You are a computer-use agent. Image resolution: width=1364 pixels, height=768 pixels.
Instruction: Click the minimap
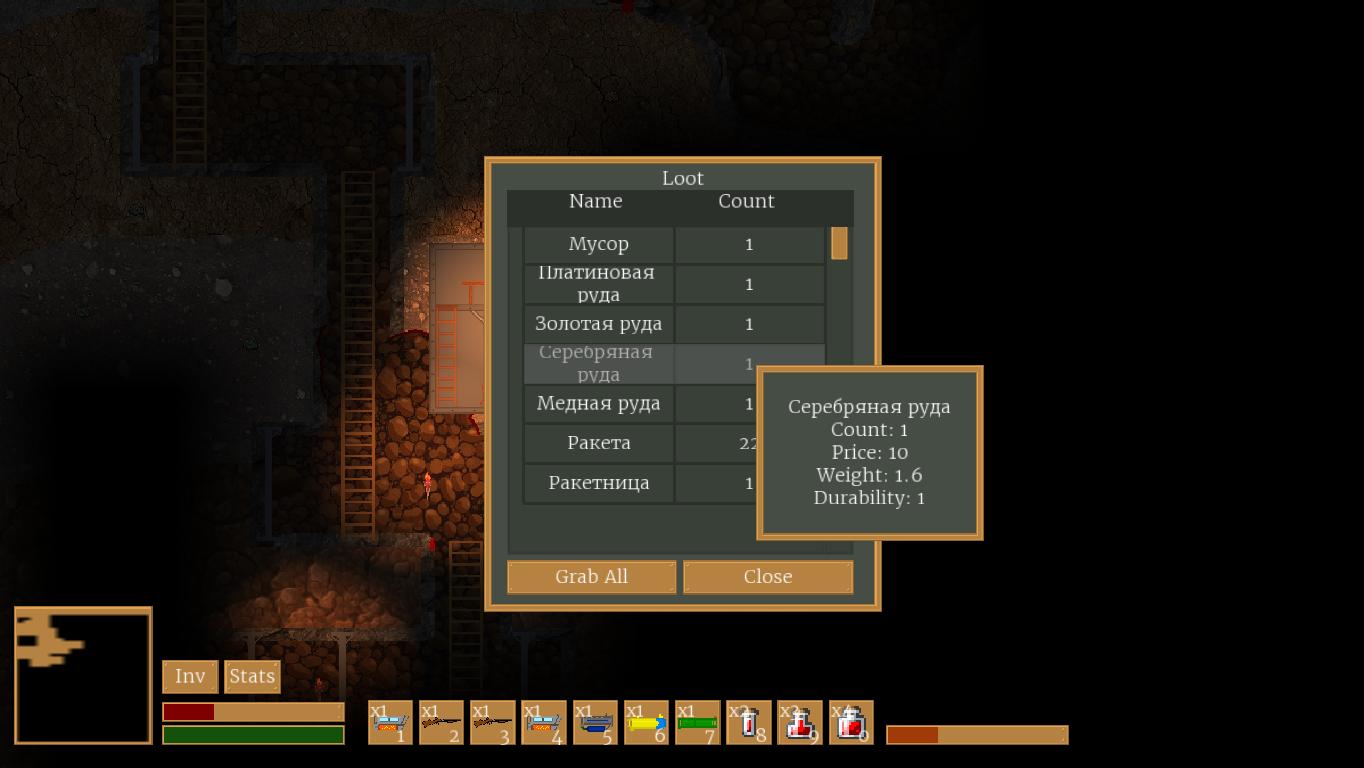[x=83, y=675]
